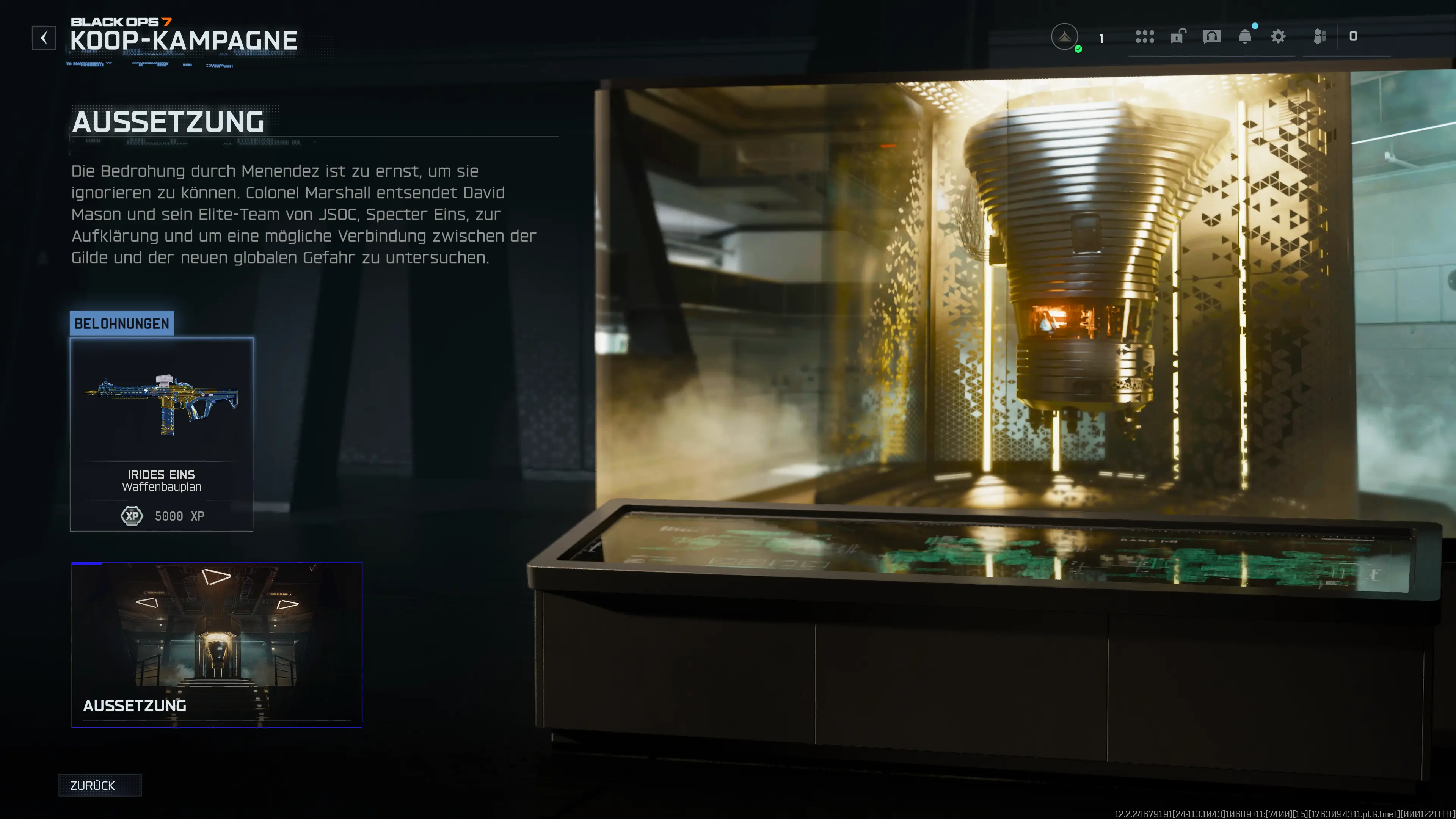
Task: Open settings with the gear icon
Action: pyautogui.click(x=1278, y=37)
